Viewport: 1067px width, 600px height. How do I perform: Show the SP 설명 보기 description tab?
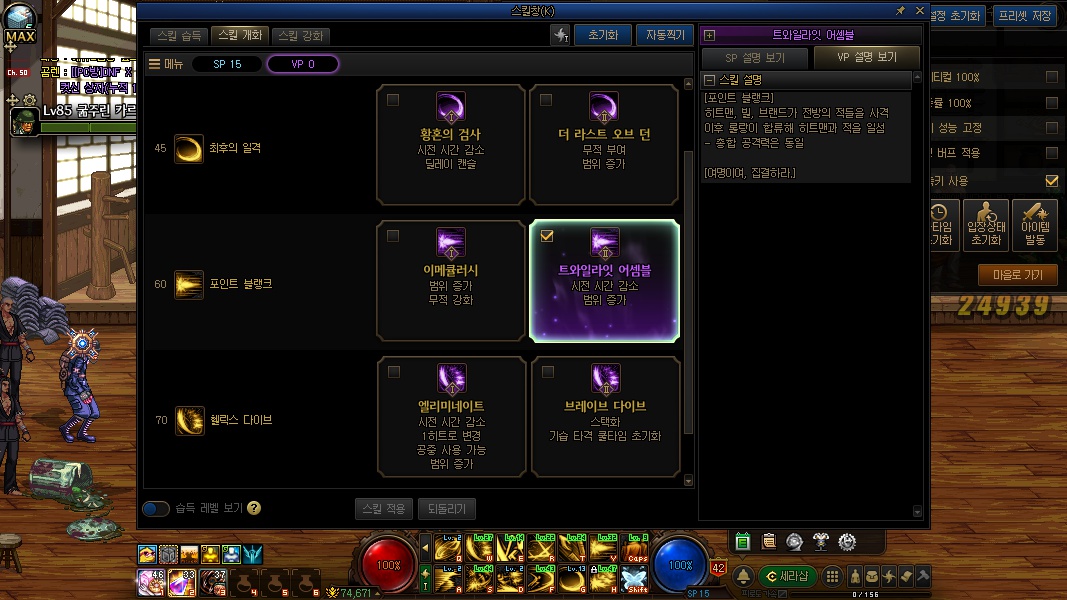[x=755, y=57]
